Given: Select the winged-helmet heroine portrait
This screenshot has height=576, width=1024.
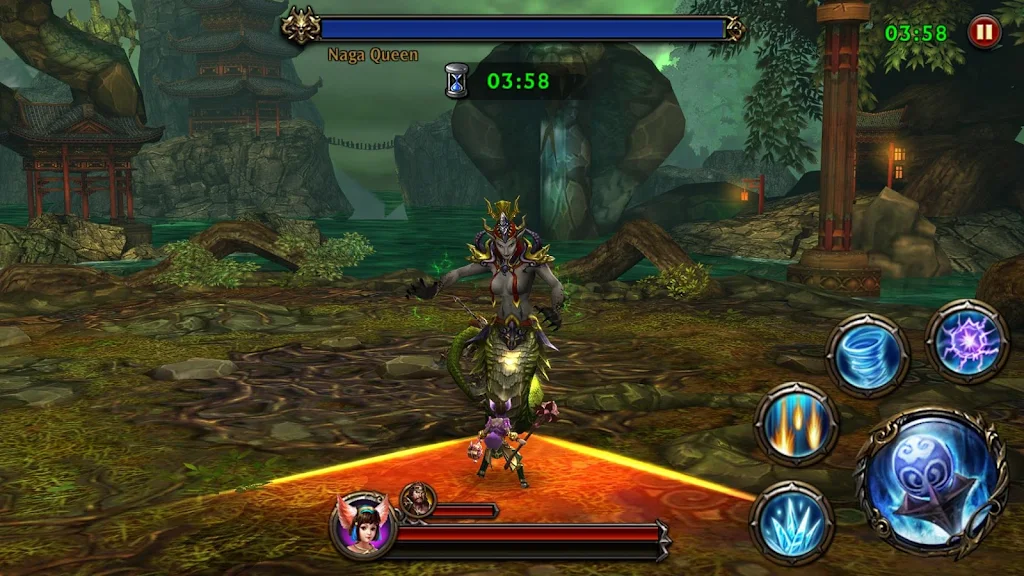Looking at the screenshot, I should click(362, 524).
